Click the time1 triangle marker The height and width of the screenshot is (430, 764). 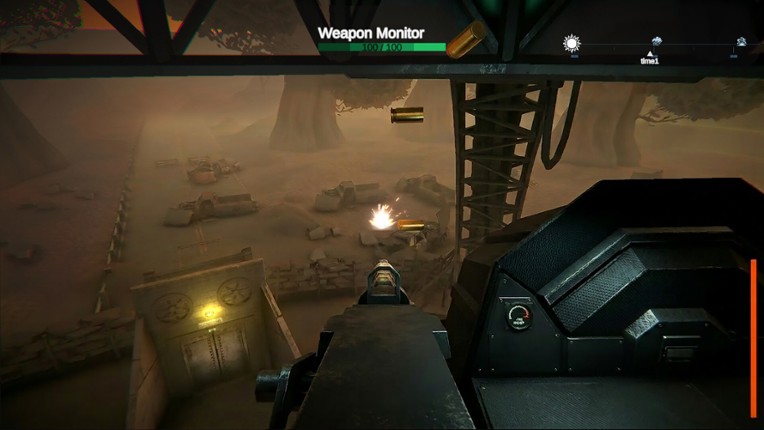point(650,53)
